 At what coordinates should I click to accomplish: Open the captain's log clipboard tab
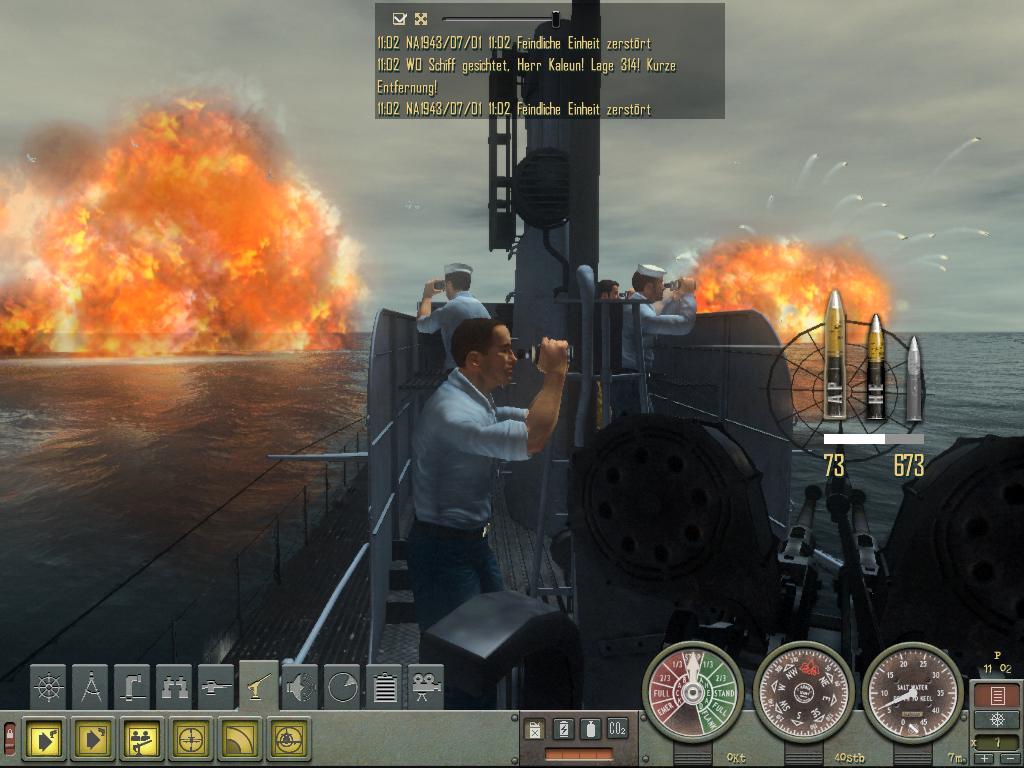click(x=384, y=688)
